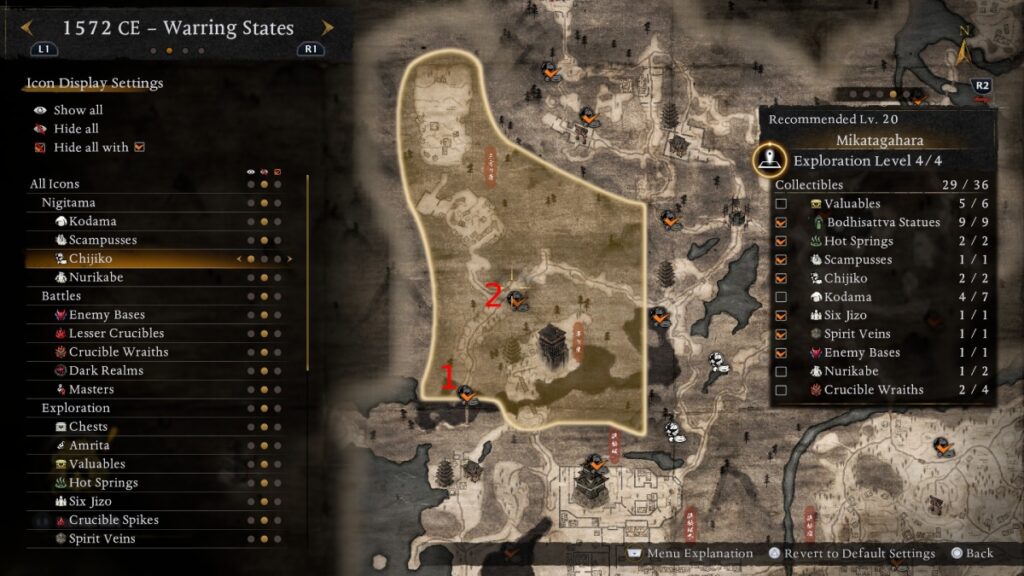Select the Enemy Bases filter entry
Viewport: 1024px width, 576px height.
tap(106, 315)
